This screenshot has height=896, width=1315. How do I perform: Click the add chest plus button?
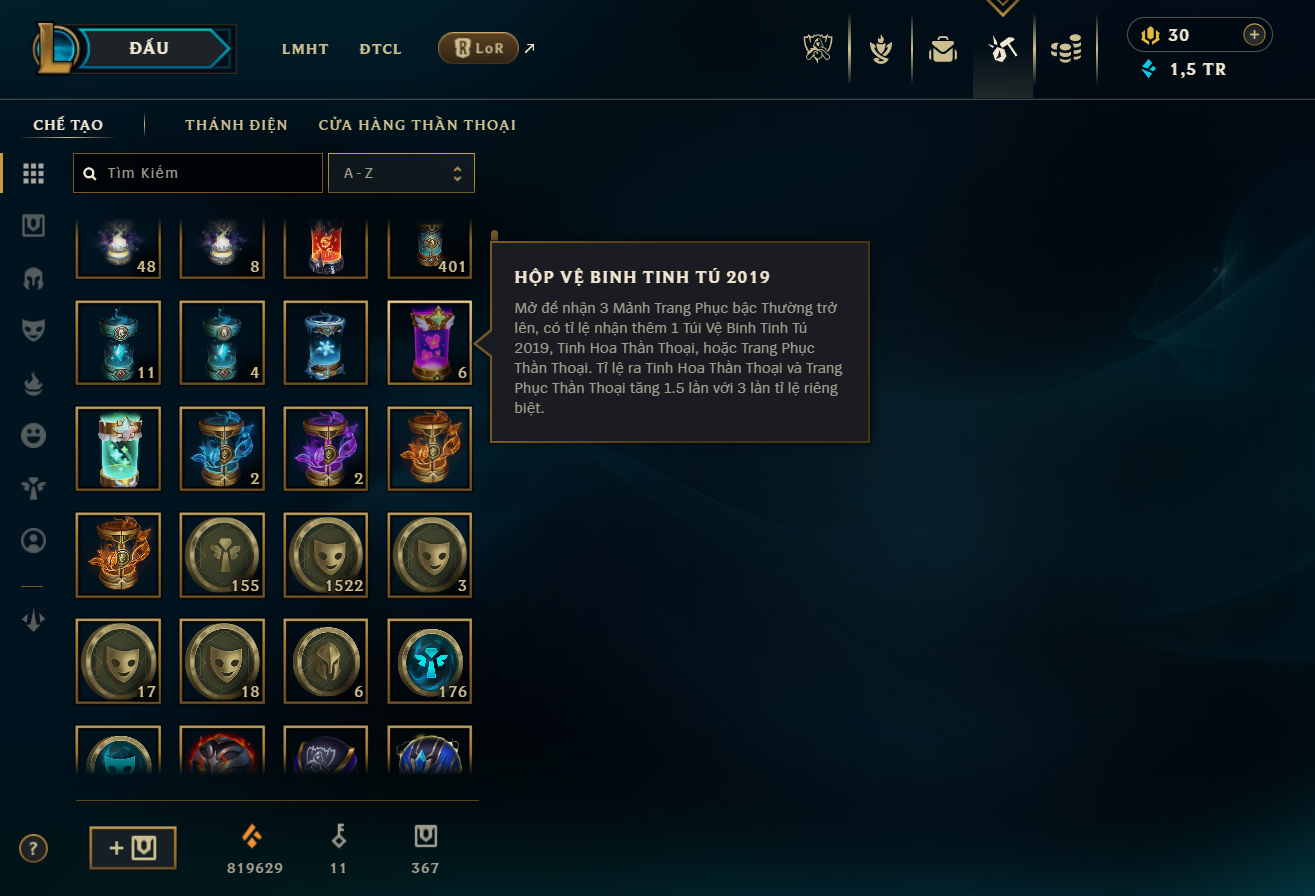click(x=133, y=848)
